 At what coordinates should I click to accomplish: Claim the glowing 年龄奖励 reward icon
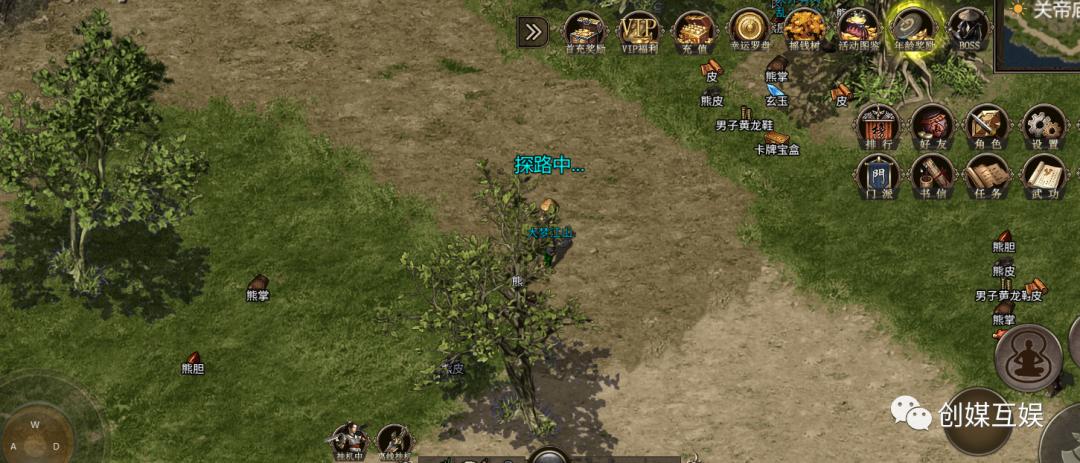coord(912,30)
